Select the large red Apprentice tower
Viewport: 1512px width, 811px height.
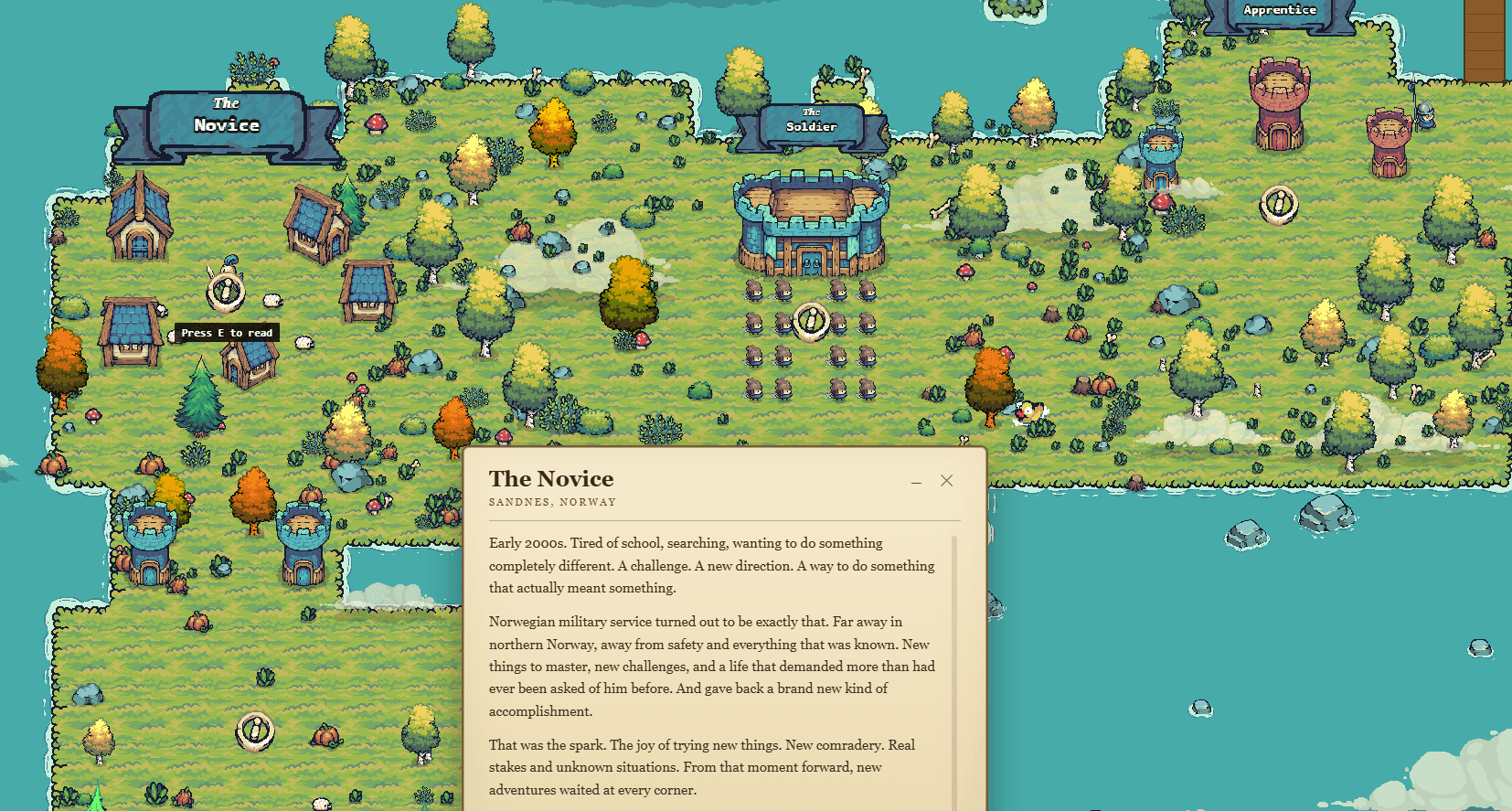1279,101
